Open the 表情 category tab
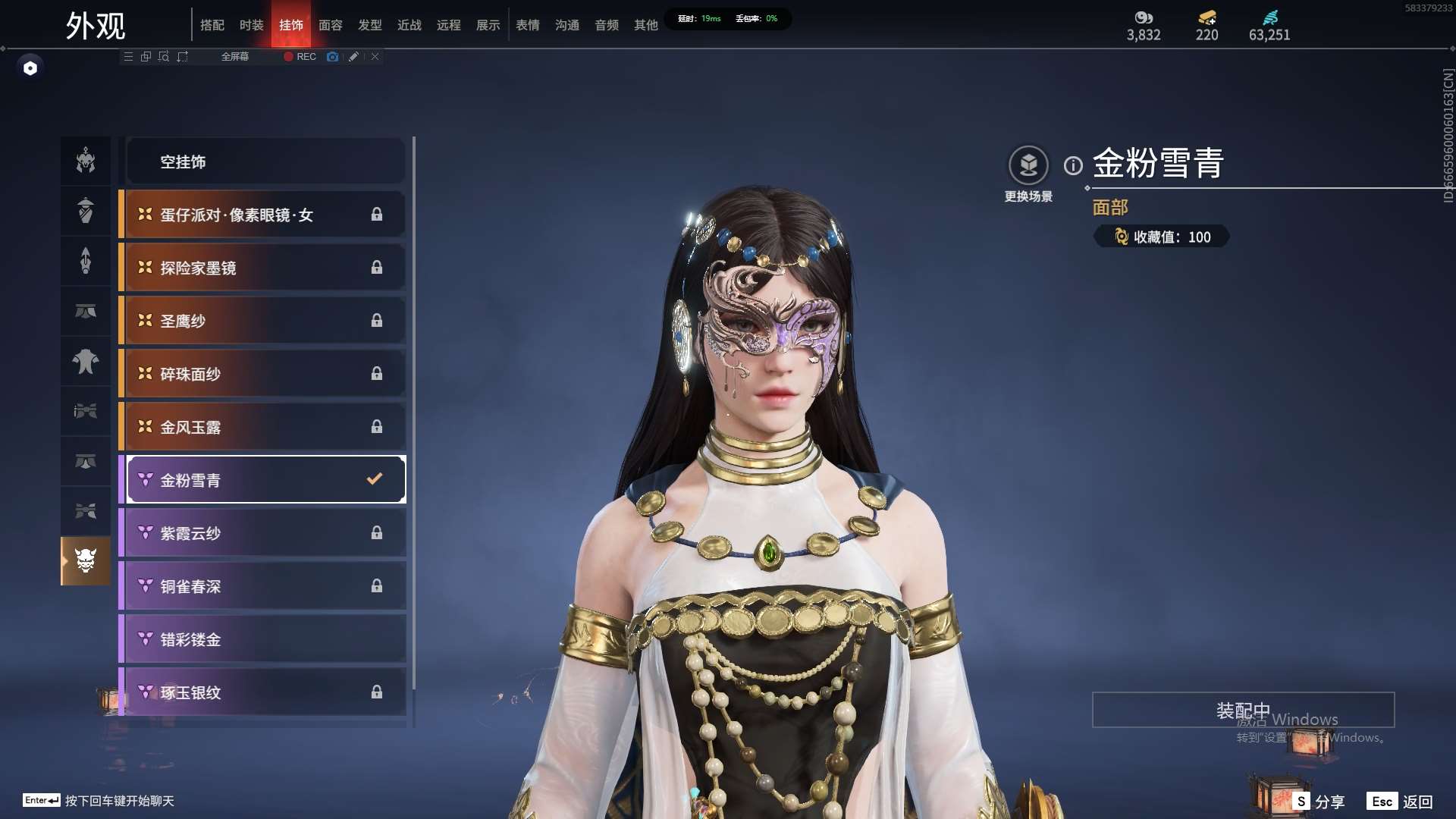This screenshot has height=819, width=1456. (528, 25)
